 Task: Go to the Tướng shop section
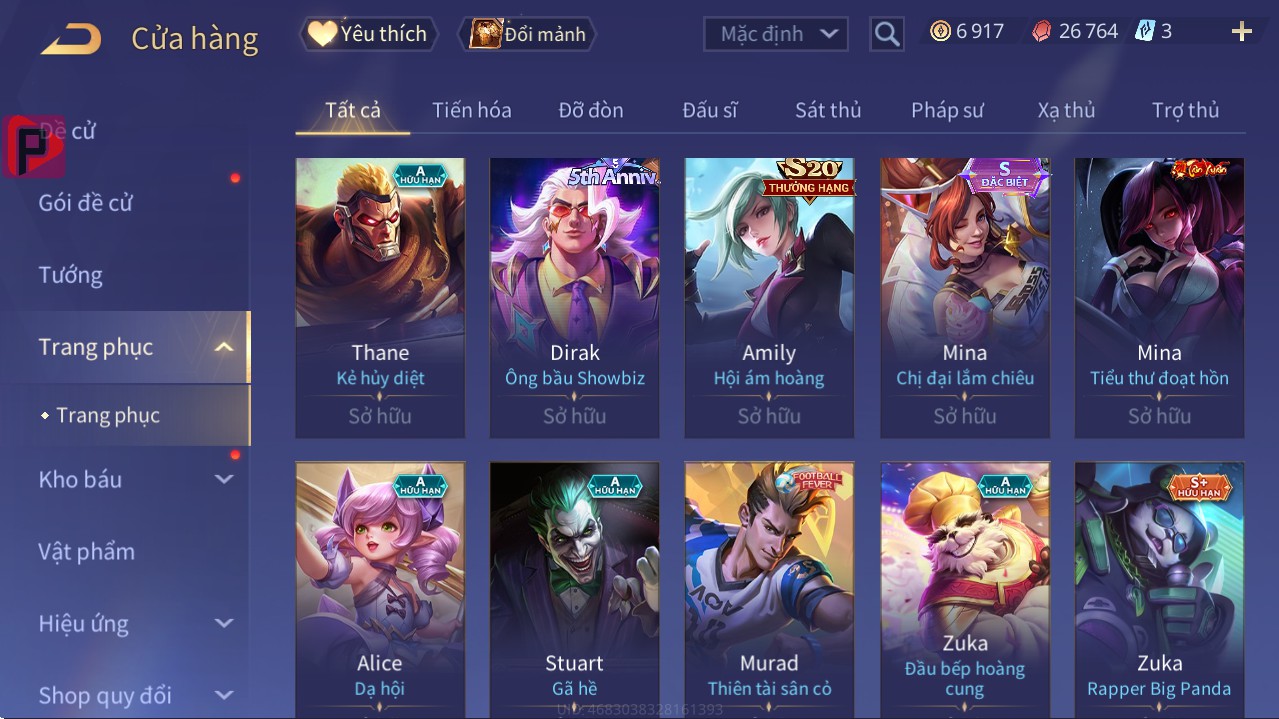point(71,275)
